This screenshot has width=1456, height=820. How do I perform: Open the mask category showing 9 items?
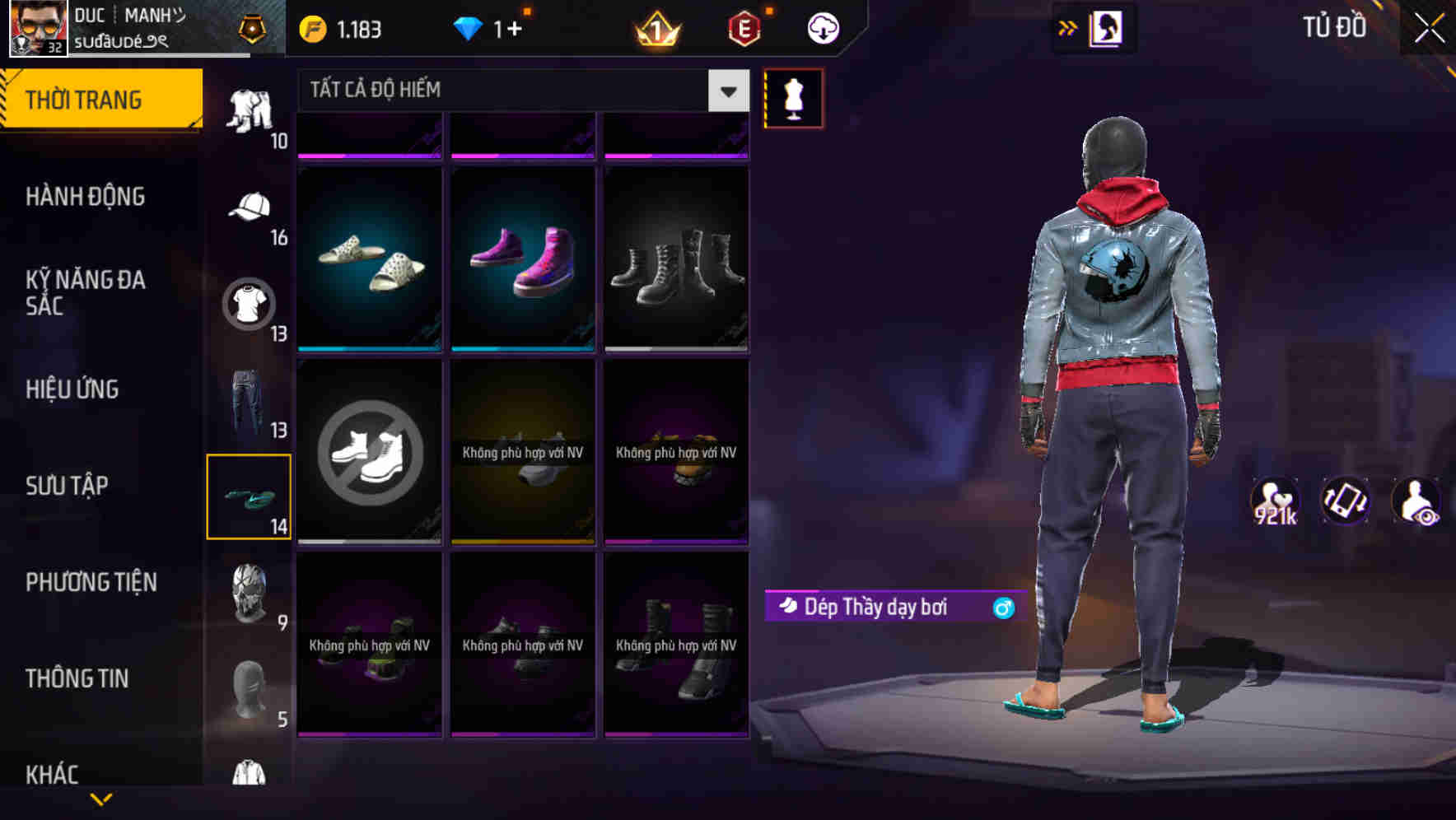249,594
